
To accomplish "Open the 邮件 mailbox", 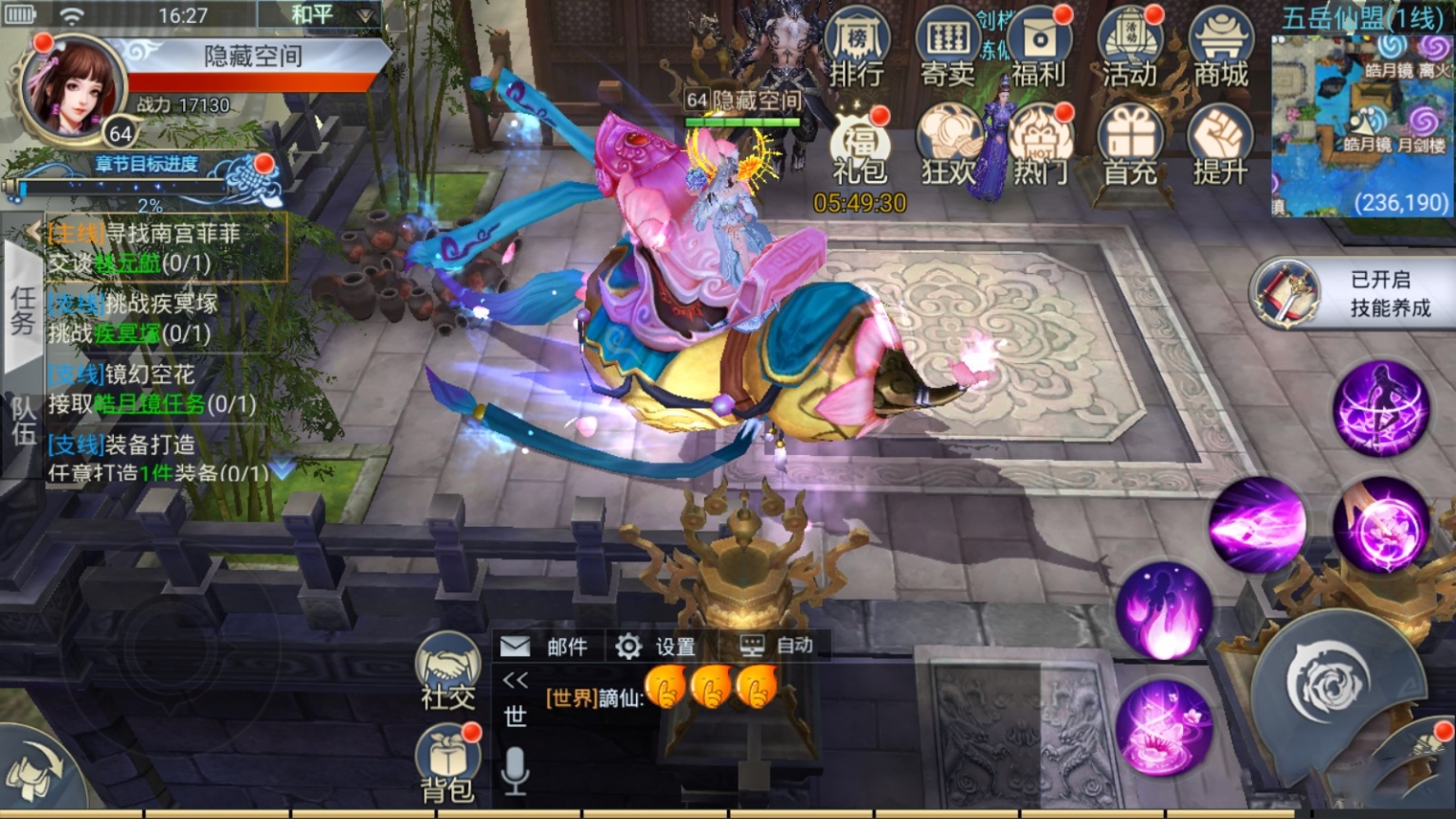I will click(x=544, y=646).
